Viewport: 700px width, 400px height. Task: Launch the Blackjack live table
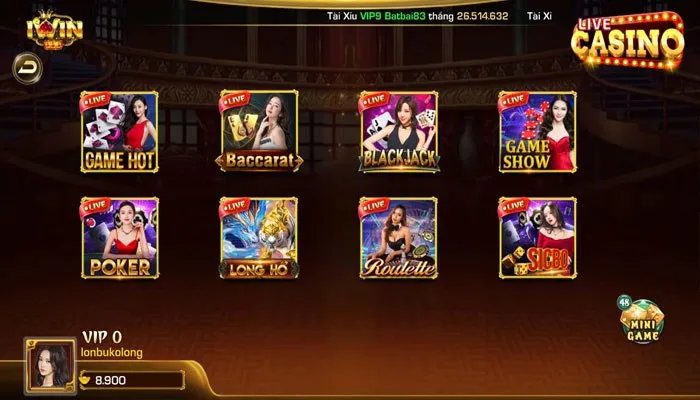(x=398, y=131)
